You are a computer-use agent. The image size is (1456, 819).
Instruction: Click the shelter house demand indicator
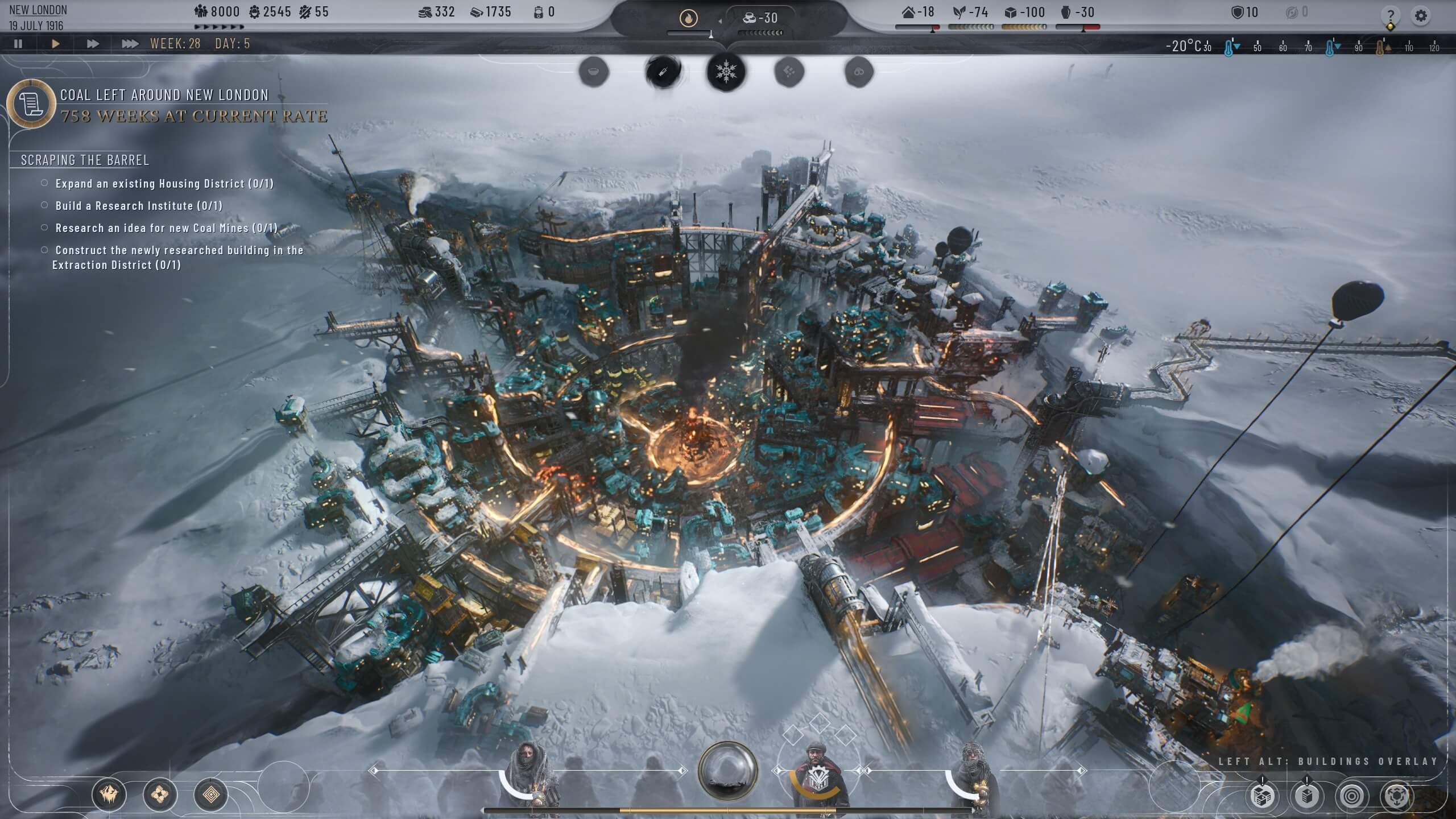[919, 13]
